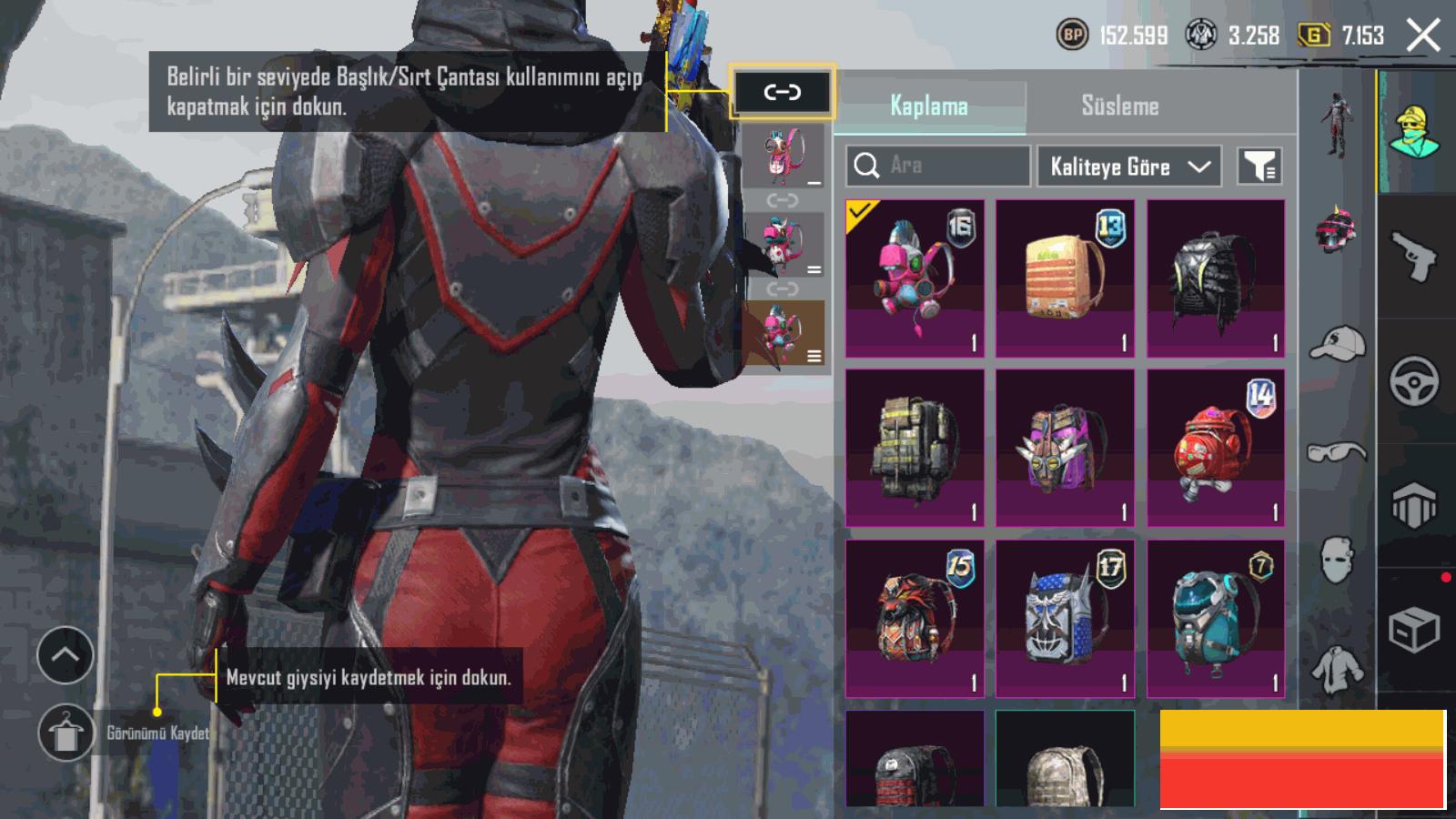Select the cap headwear category

[x=1336, y=343]
